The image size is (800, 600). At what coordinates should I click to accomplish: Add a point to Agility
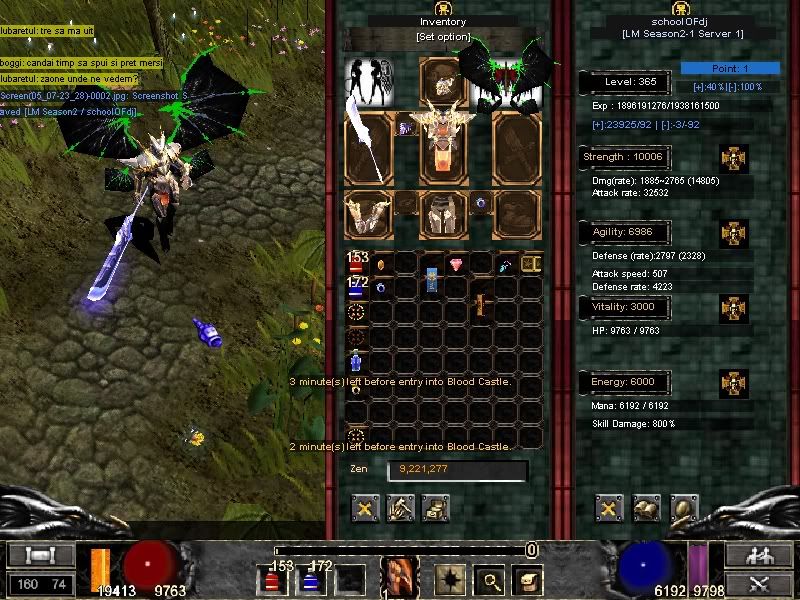[735, 233]
